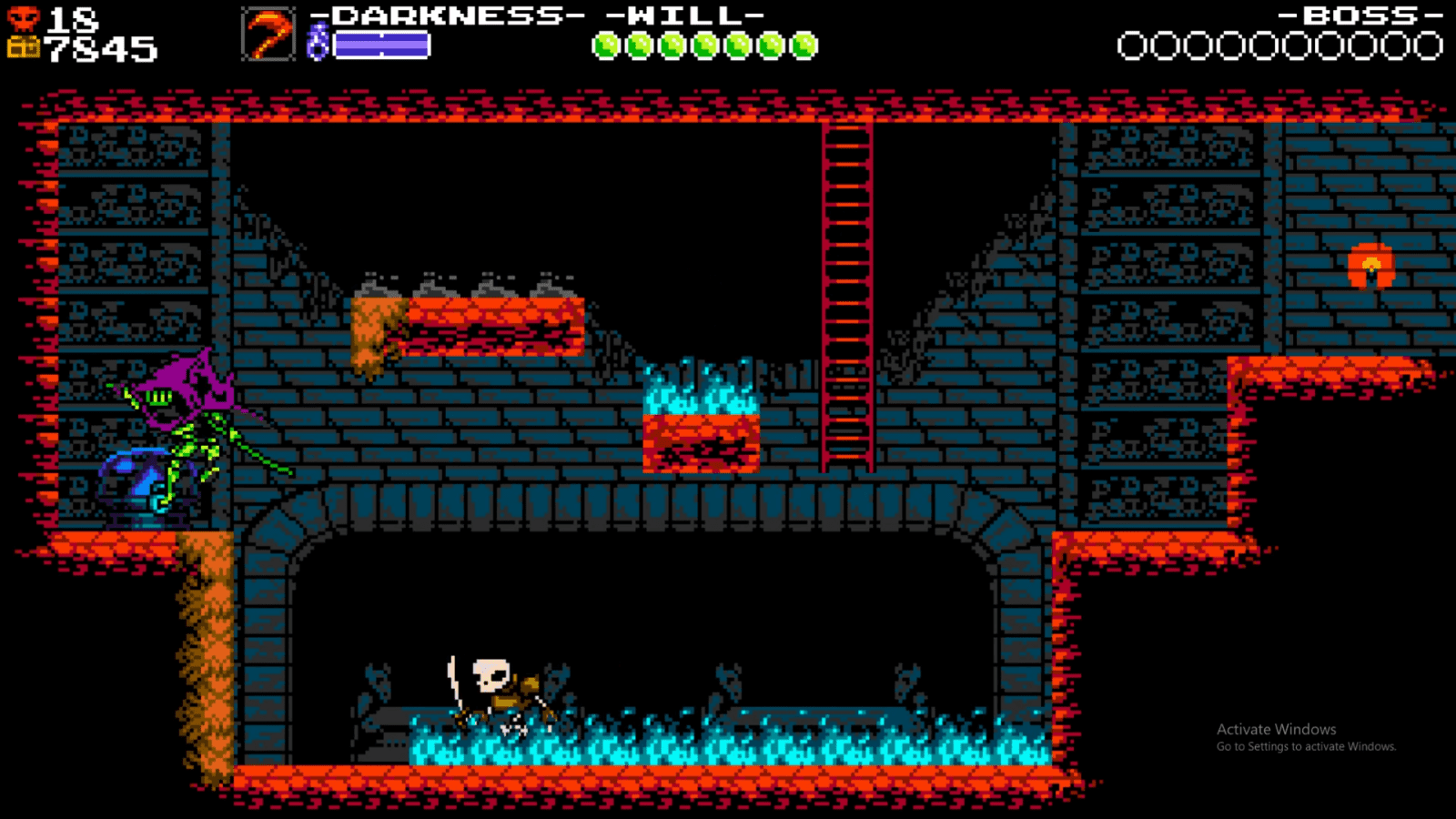Image resolution: width=1456 pixels, height=819 pixels.
Task: Click the Activate Windows watermark text
Action: coord(1274,728)
